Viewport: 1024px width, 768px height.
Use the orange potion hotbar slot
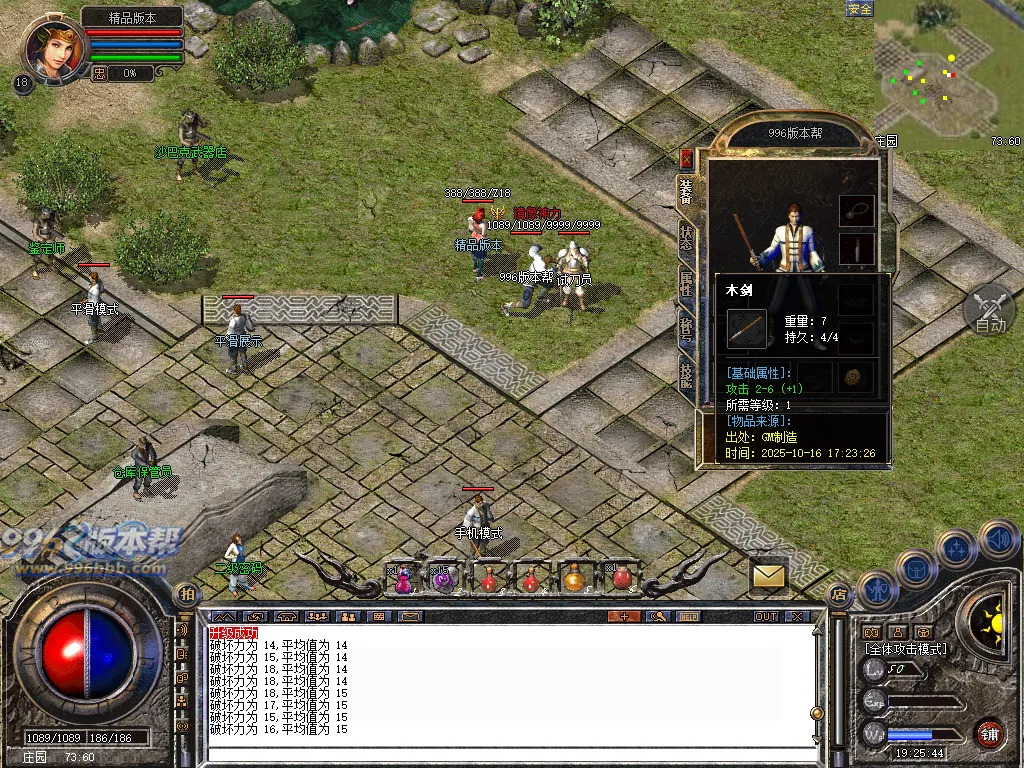(574, 578)
